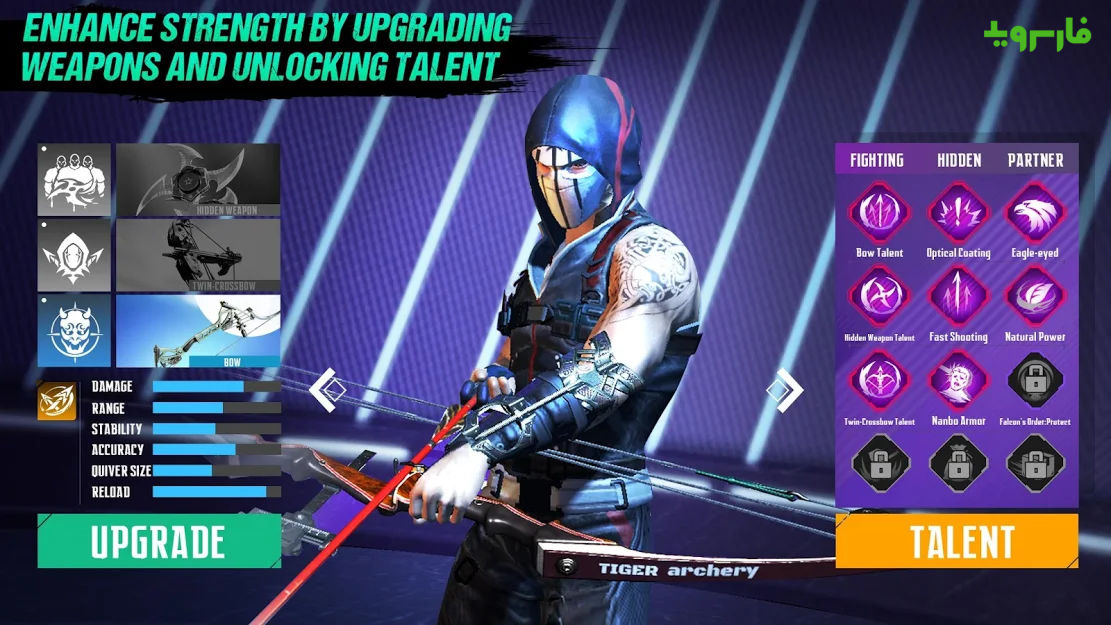Show the previous character with left arrow
The width and height of the screenshot is (1111, 625).
[323, 390]
